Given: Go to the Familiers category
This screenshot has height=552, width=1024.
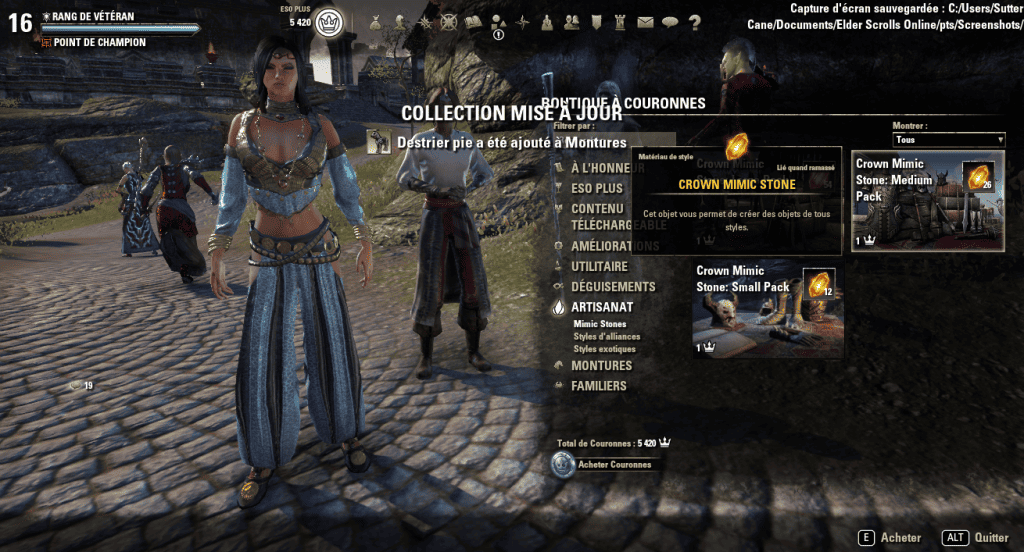Looking at the screenshot, I should click(x=598, y=386).
